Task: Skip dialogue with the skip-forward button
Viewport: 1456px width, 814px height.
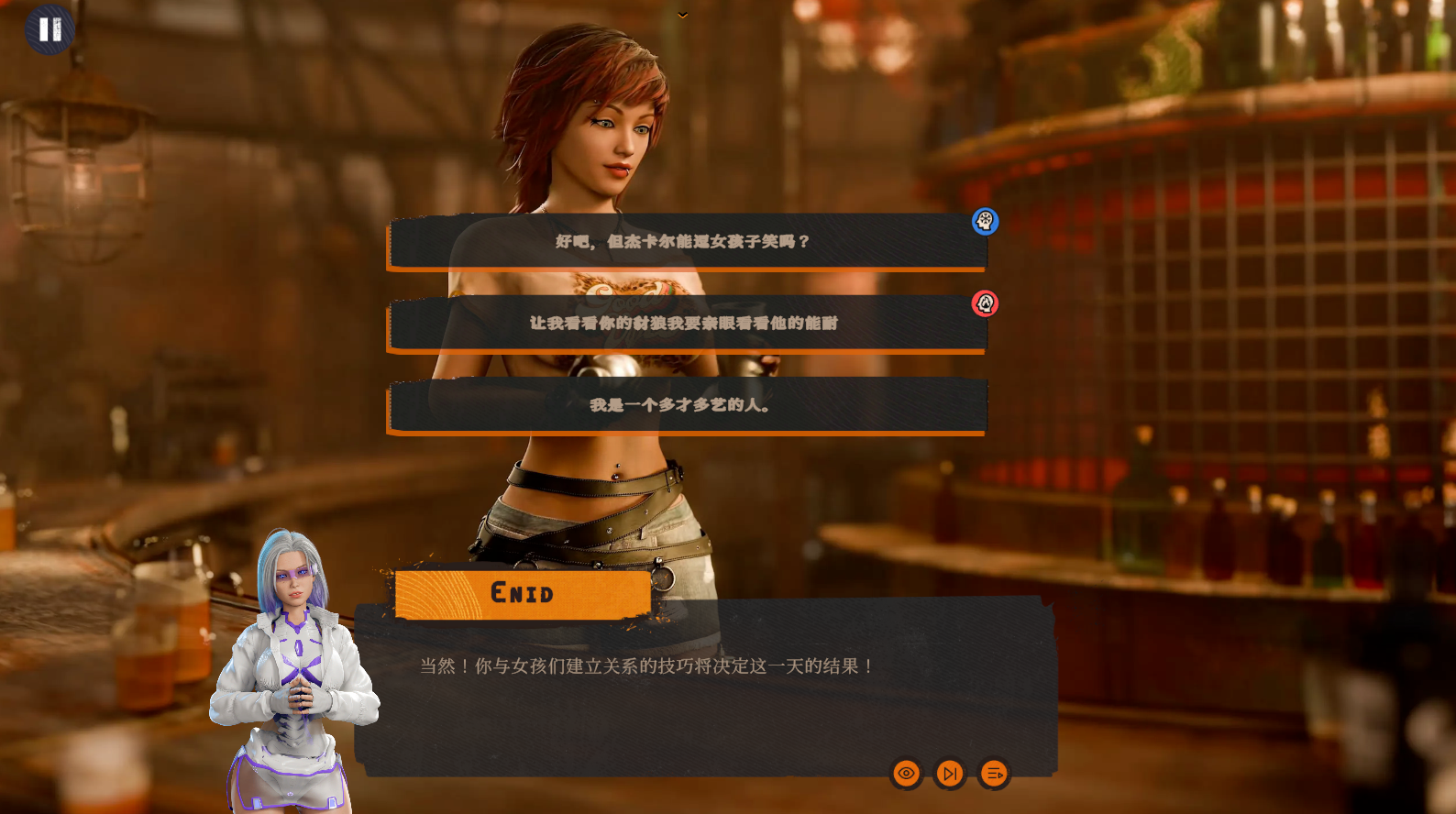Action: [950, 774]
